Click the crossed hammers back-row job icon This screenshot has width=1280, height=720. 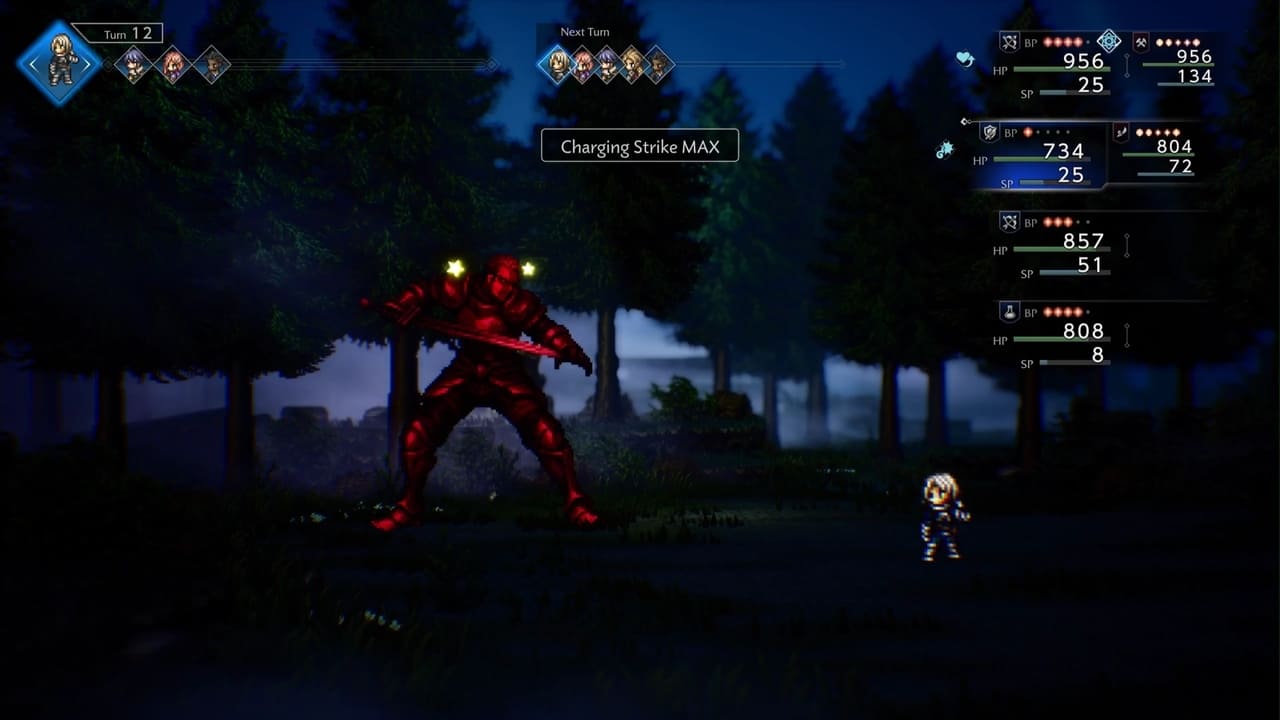(x=1141, y=42)
